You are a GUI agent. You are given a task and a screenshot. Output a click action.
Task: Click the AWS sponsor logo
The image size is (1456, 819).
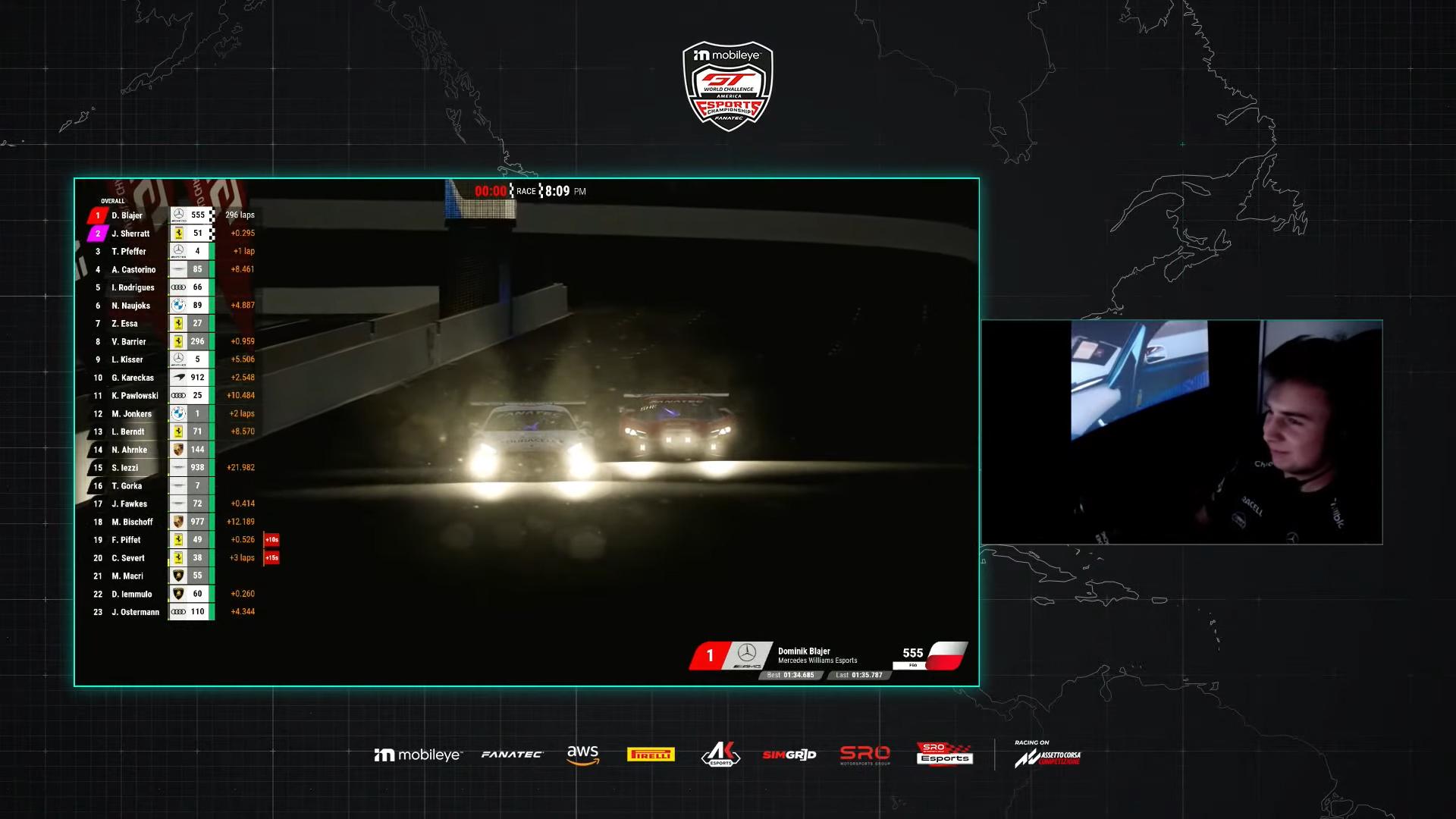[582, 754]
